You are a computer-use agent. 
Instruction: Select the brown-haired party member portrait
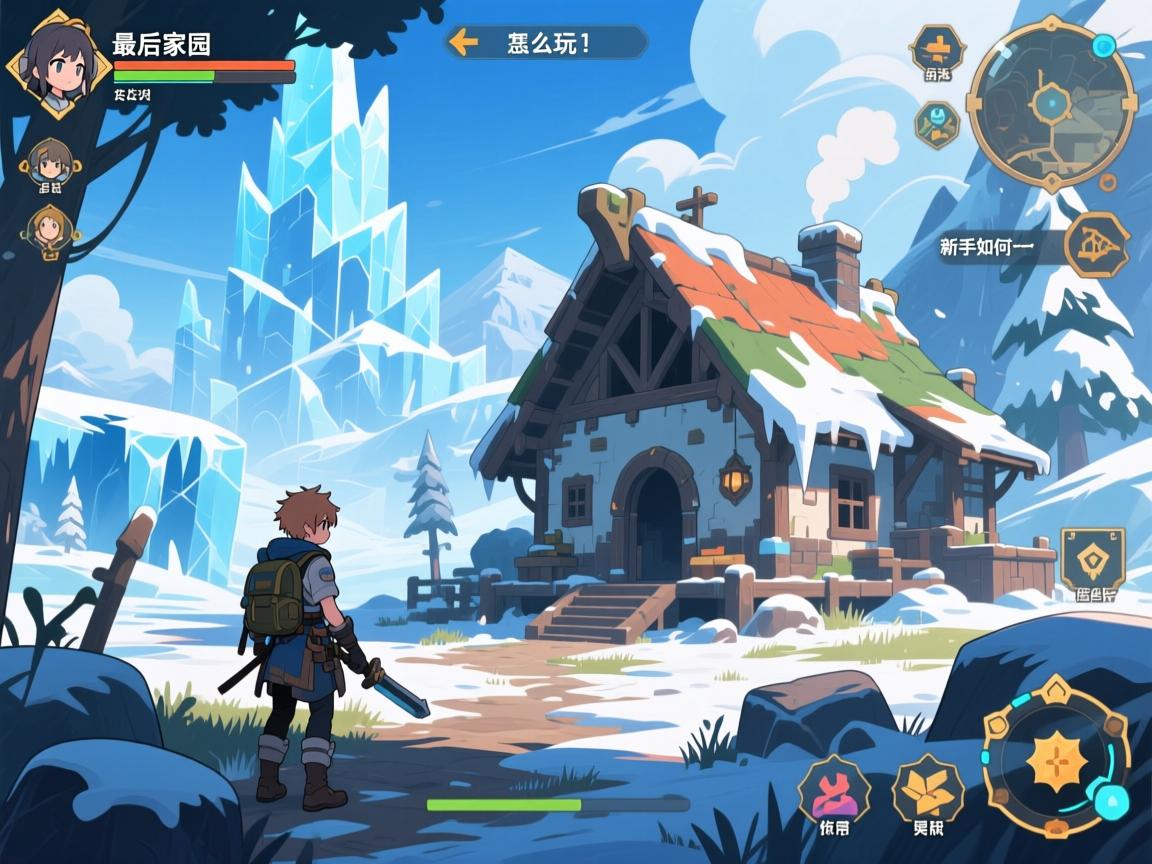pos(50,160)
